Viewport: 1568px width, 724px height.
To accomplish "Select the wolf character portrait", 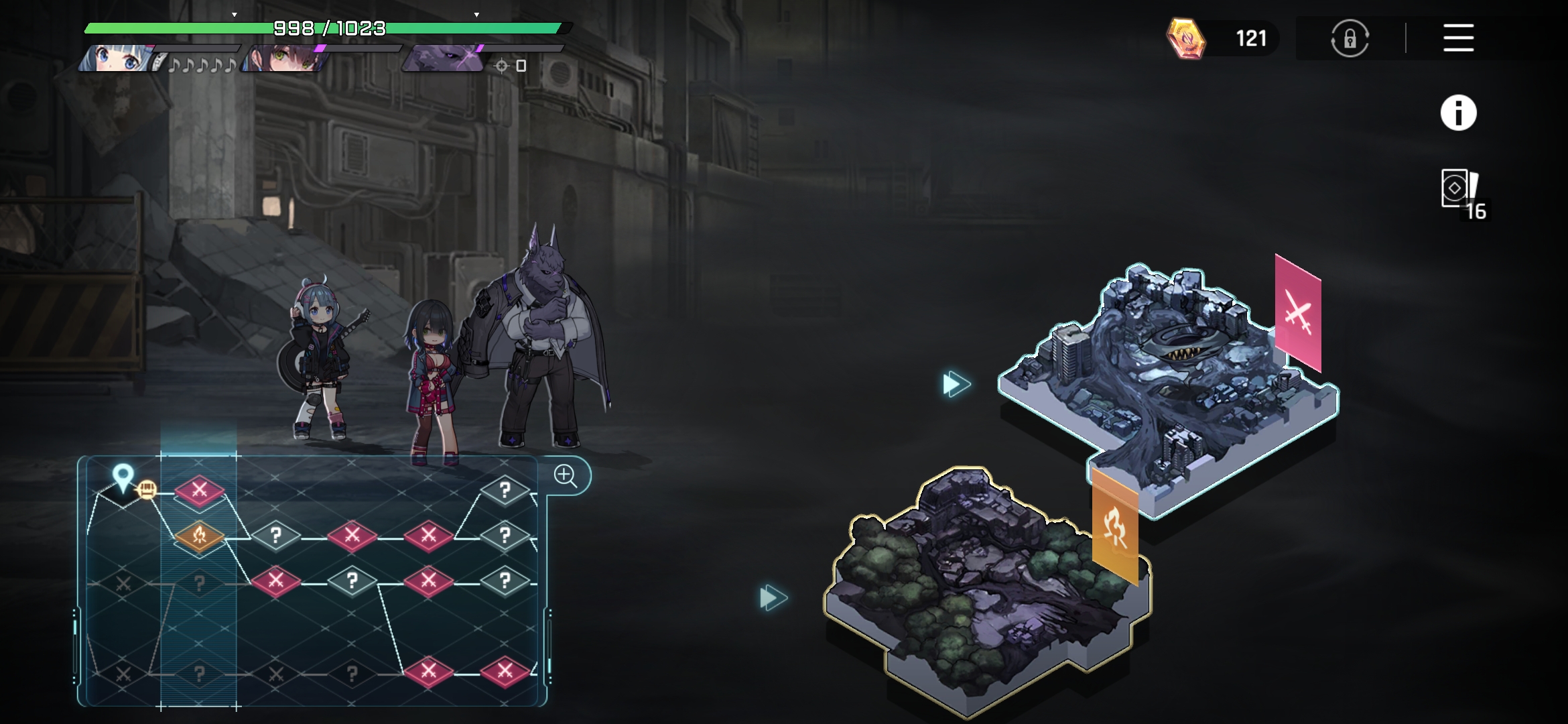I will pyautogui.click(x=444, y=59).
